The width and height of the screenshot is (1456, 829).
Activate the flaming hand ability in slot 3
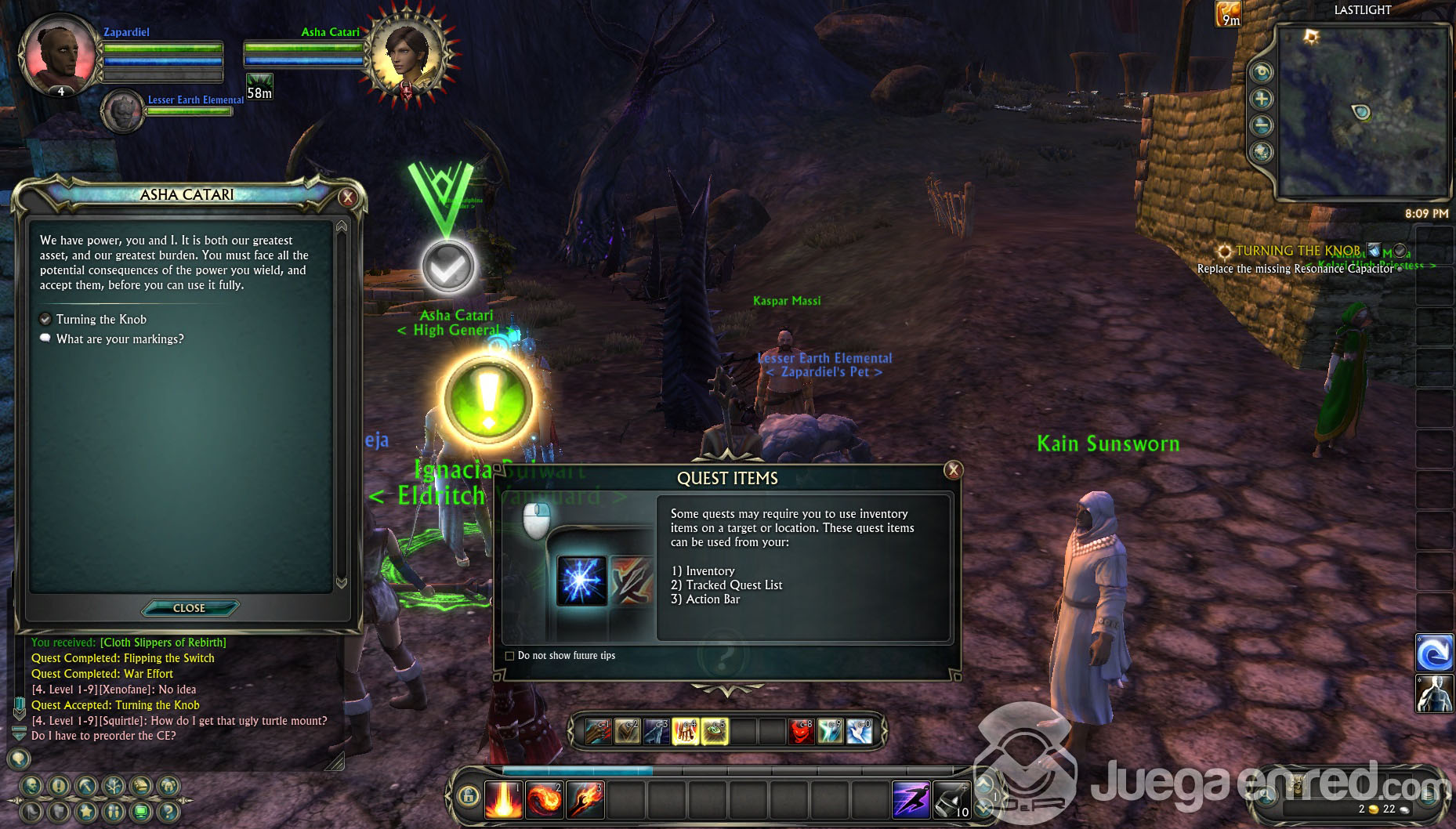(585, 800)
